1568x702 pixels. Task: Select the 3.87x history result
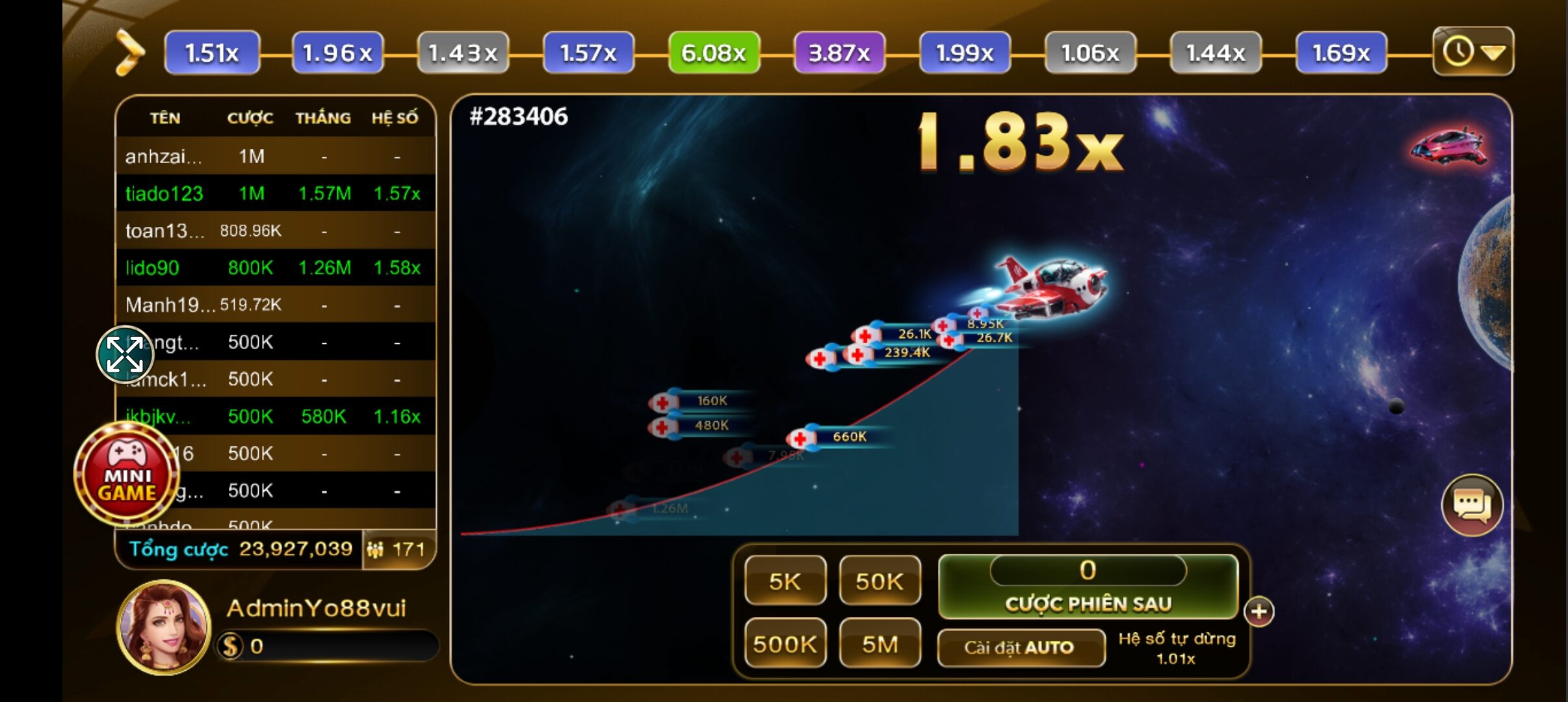(x=839, y=53)
